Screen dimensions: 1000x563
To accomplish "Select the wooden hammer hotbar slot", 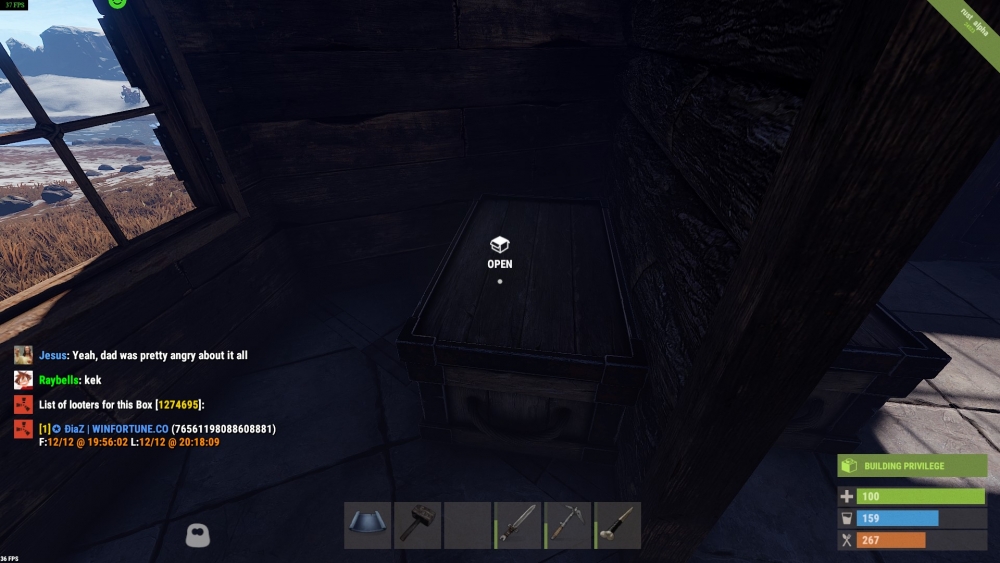I will [x=418, y=525].
